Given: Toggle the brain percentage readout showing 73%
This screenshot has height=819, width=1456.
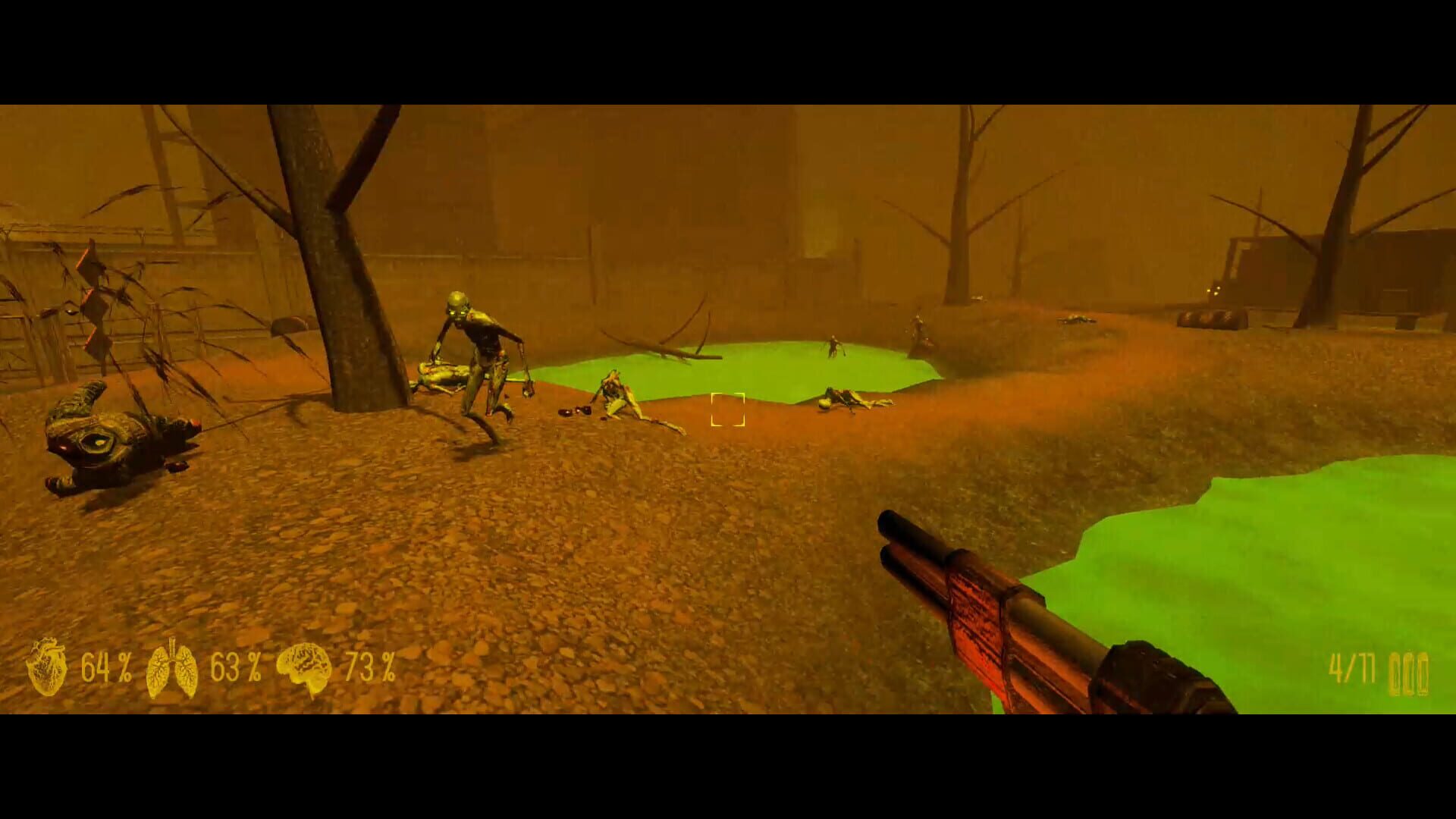Looking at the screenshot, I should [x=368, y=667].
